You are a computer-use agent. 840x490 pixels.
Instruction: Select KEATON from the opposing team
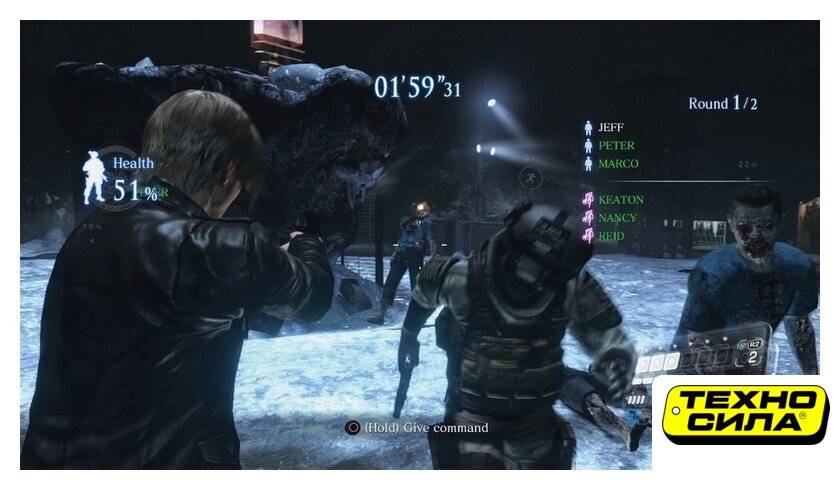(x=620, y=200)
